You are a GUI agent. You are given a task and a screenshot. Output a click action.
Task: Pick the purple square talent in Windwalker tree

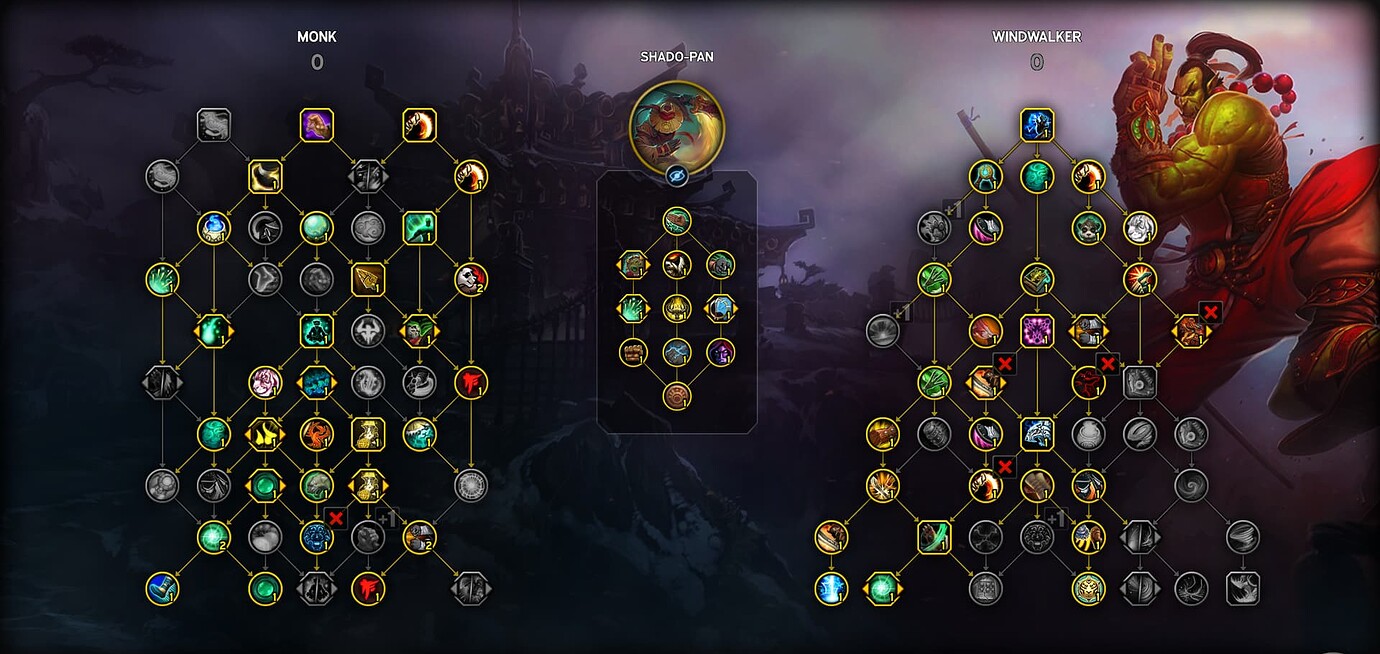pos(1037,330)
